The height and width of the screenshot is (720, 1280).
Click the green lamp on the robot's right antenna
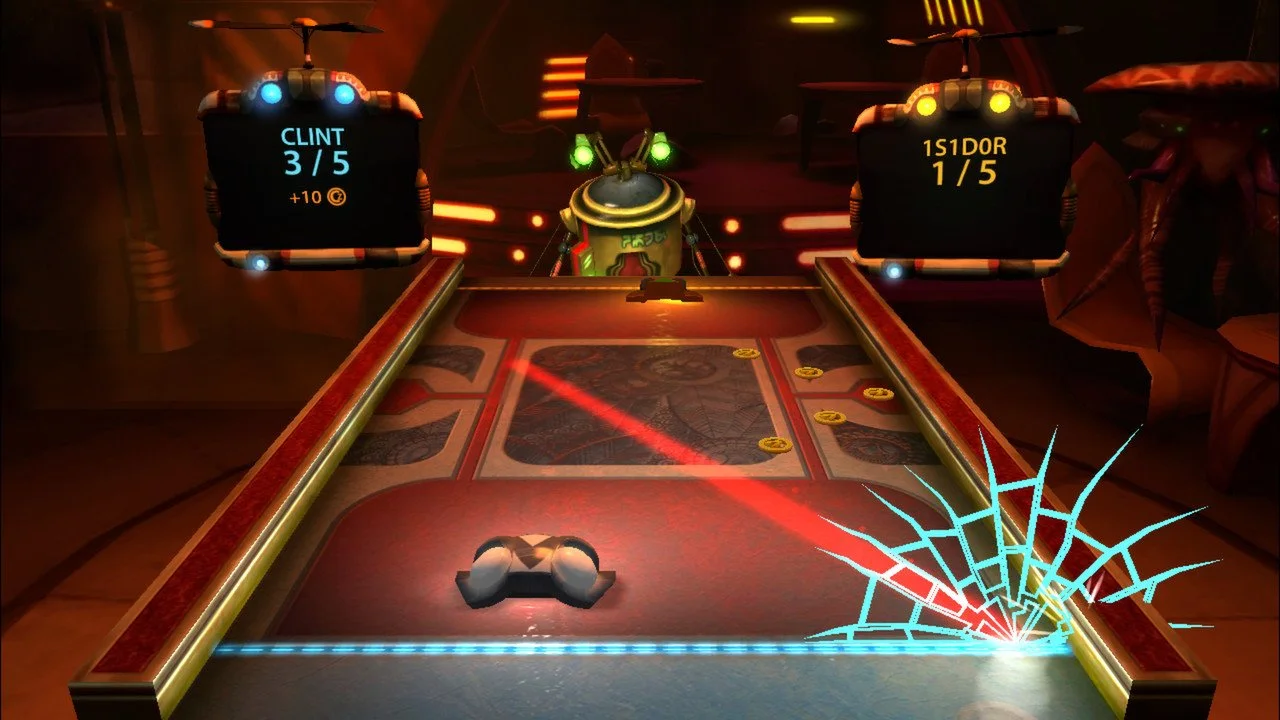[x=660, y=153]
